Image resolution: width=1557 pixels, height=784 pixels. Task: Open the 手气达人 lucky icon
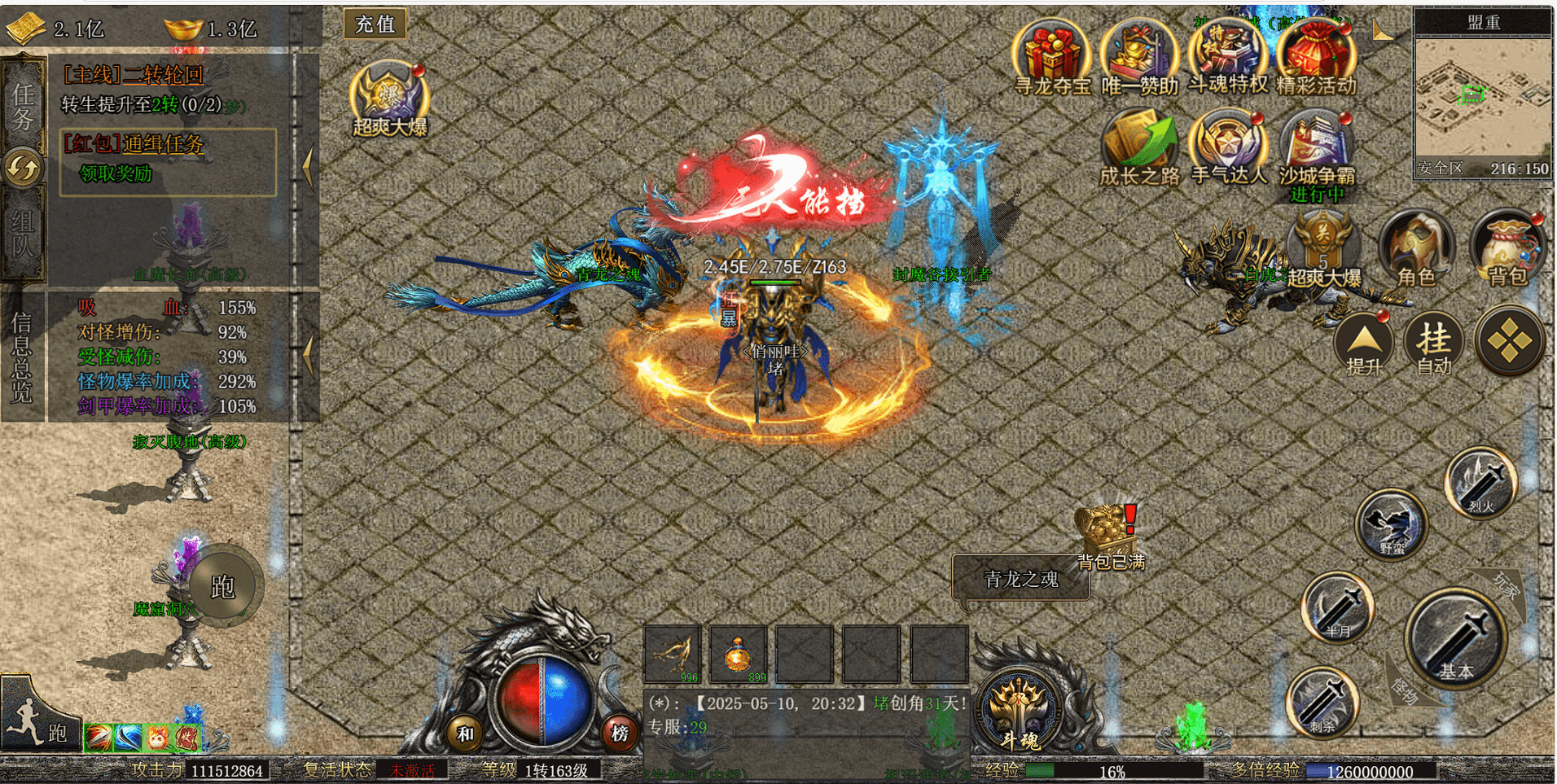pos(1228,147)
